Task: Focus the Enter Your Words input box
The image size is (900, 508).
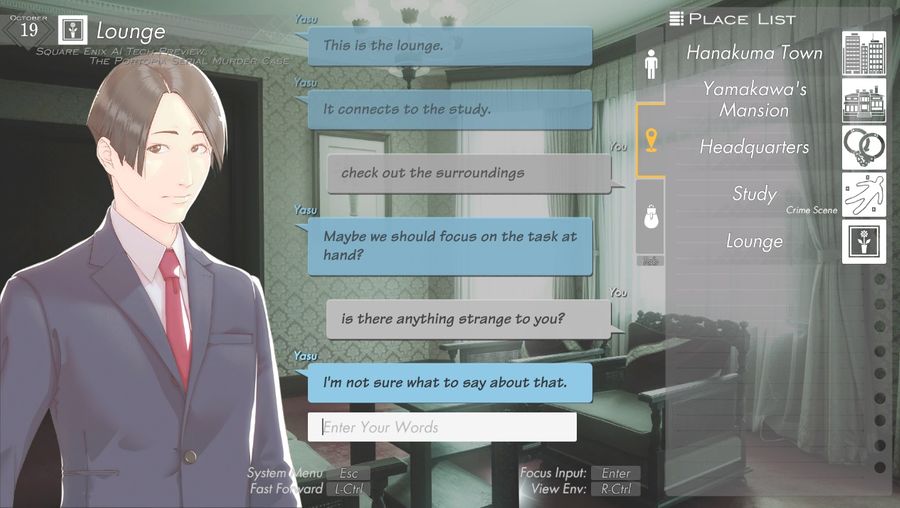Action: tap(442, 427)
